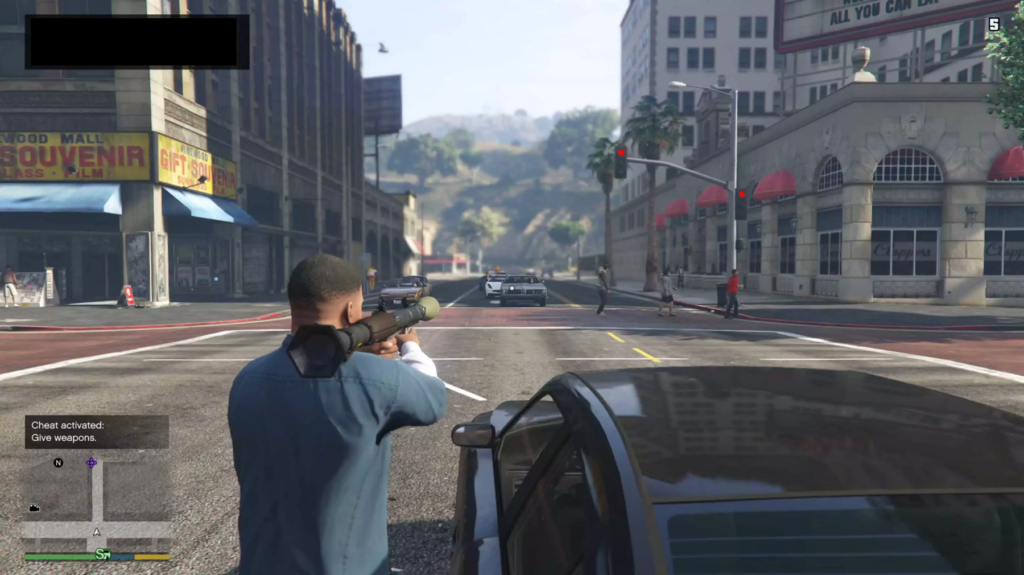This screenshot has height=575, width=1024.
Task: Dismiss the Cheat activated notification
Action: pos(96,431)
